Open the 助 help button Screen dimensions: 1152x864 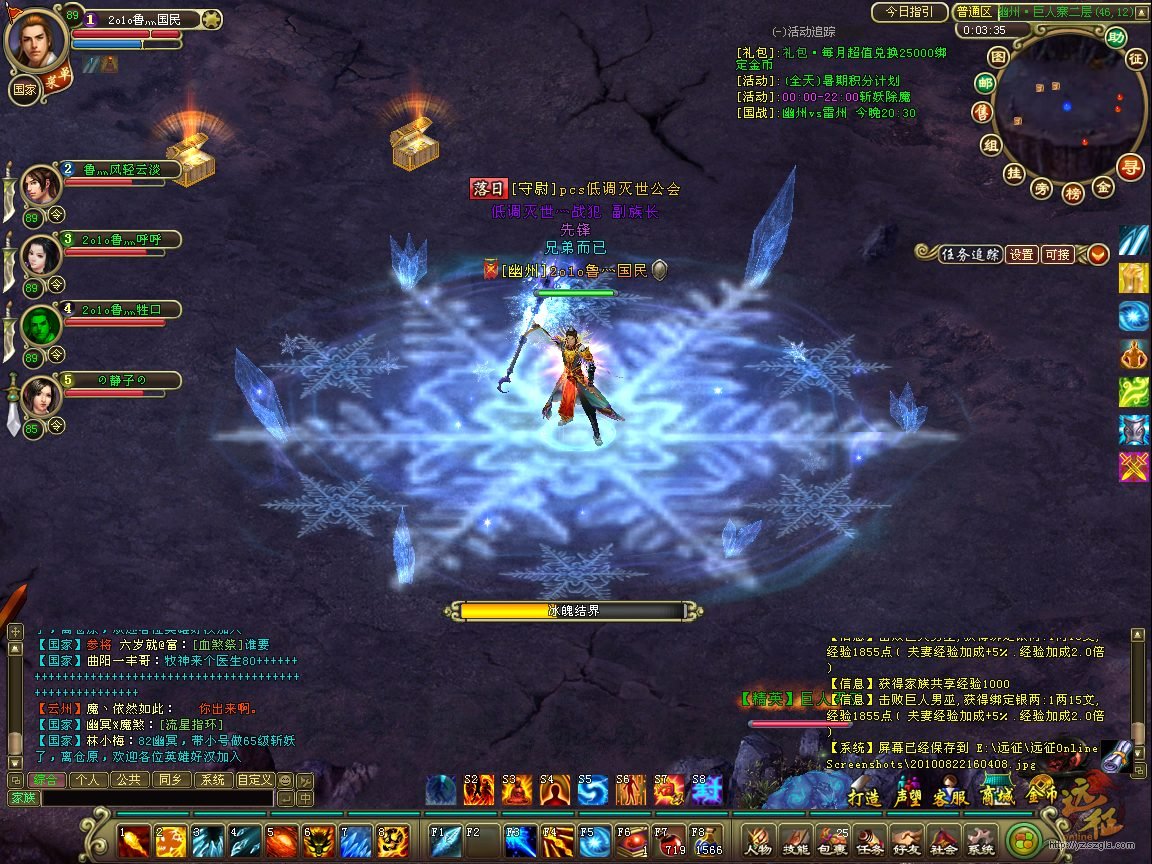coord(1116,37)
